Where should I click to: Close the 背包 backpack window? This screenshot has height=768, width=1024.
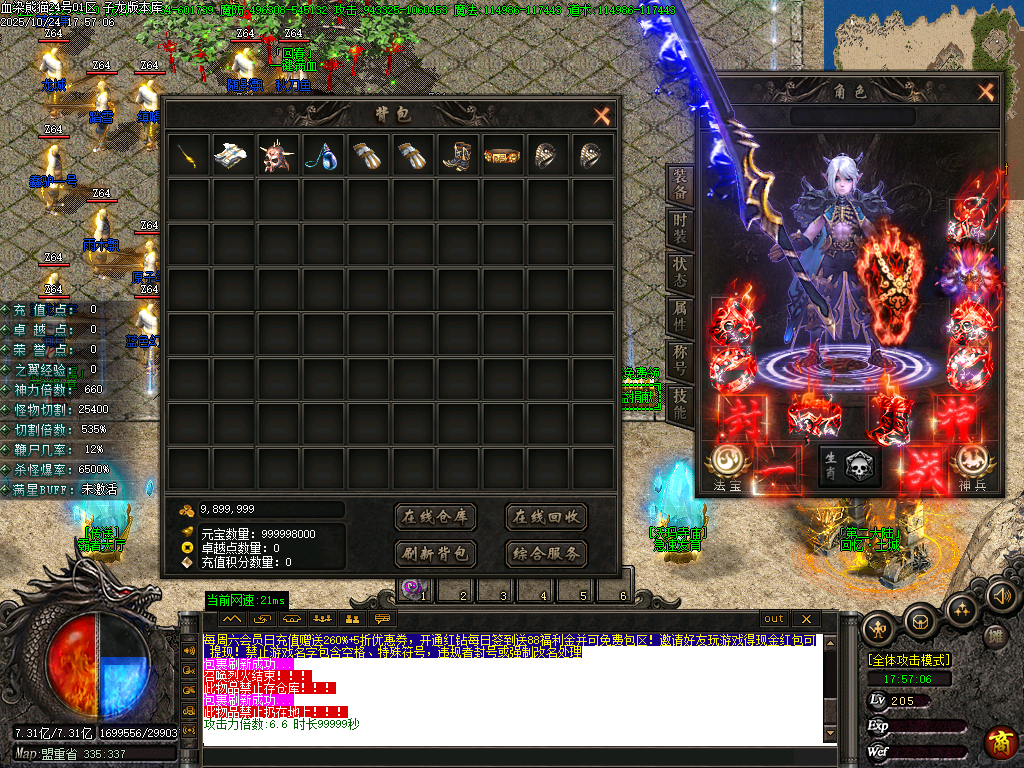coord(601,116)
